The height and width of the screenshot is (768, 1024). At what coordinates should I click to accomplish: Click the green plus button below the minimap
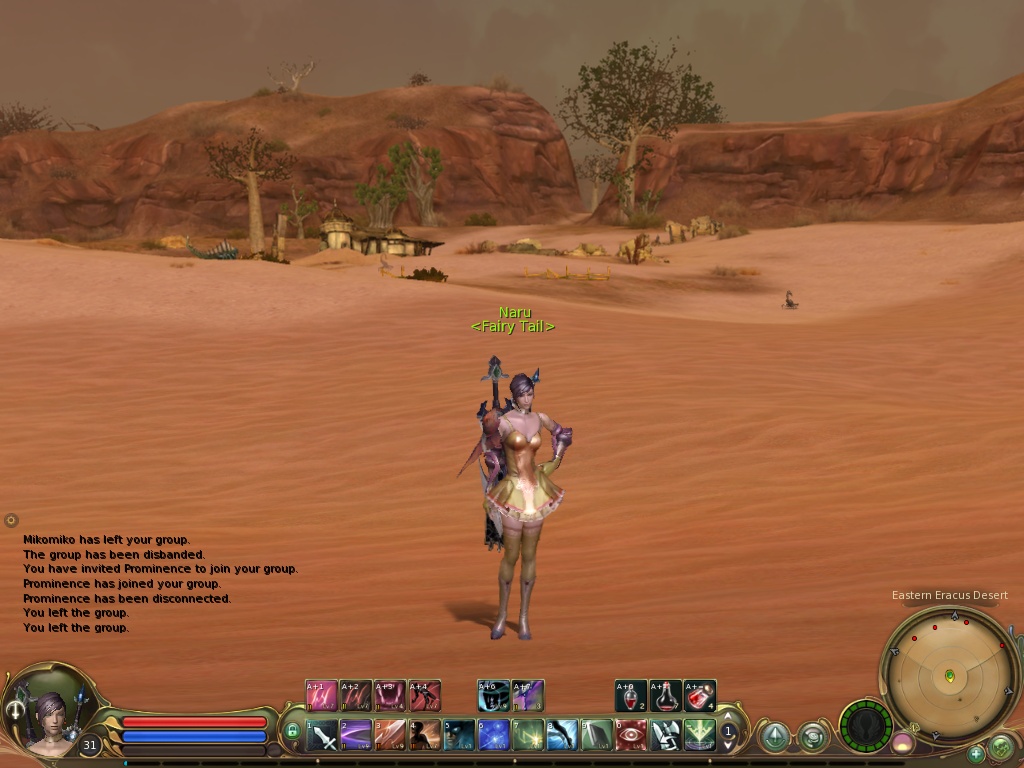coord(976,753)
